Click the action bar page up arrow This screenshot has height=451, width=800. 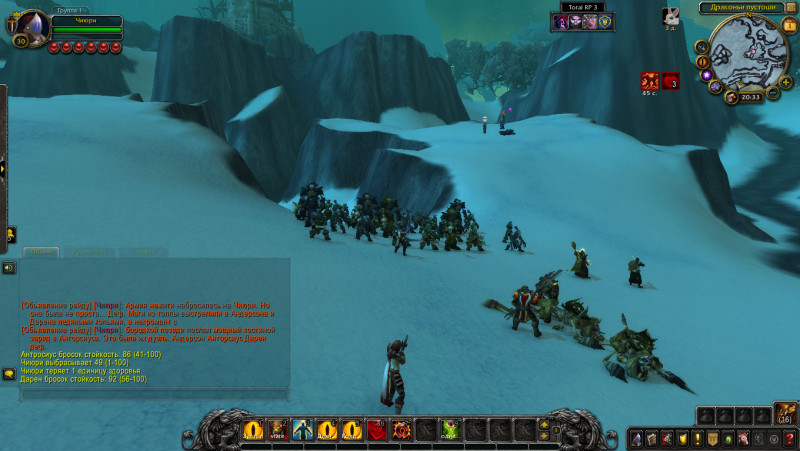tap(543, 424)
